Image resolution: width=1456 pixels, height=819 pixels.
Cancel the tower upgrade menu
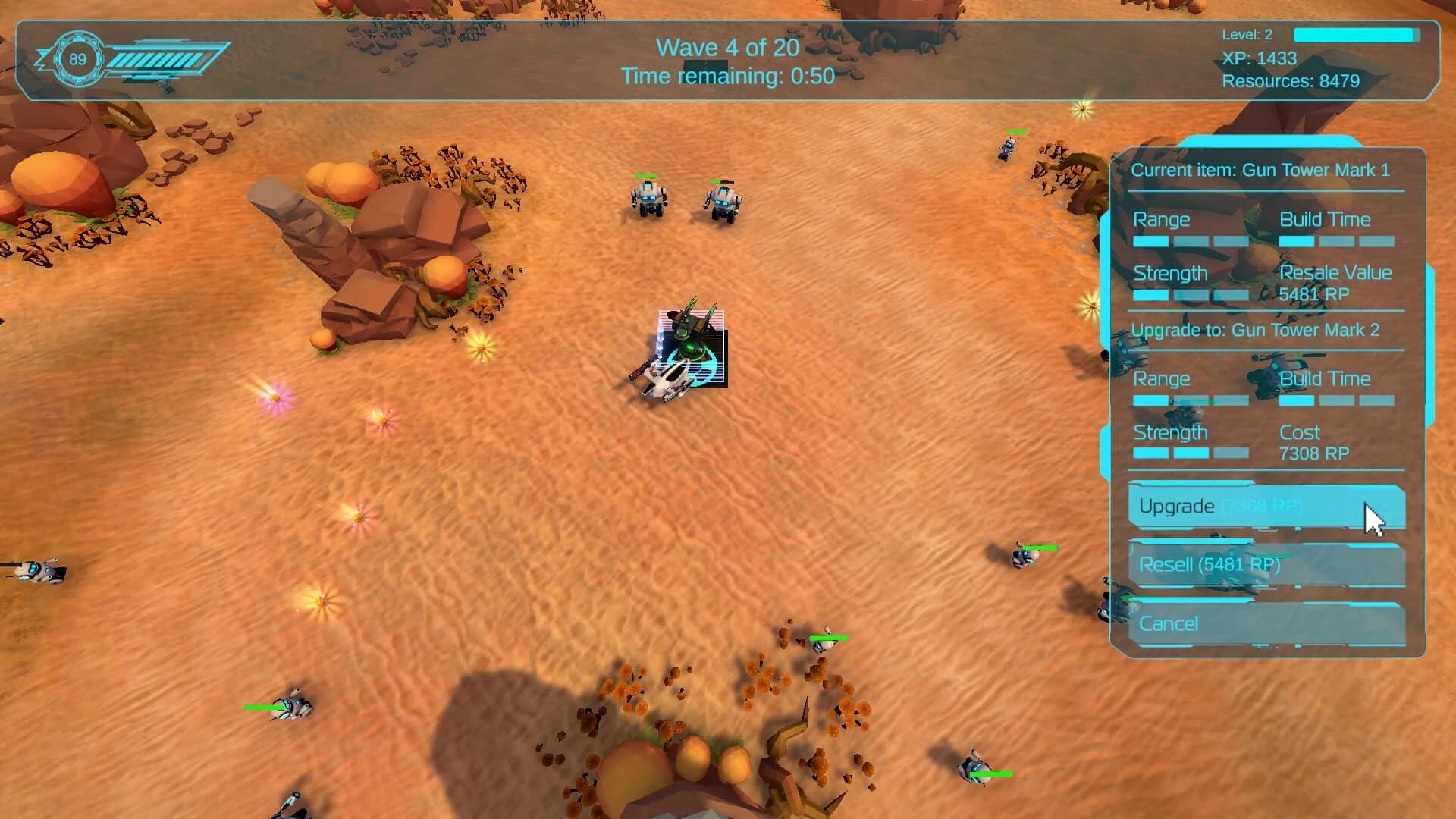(1244, 623)
